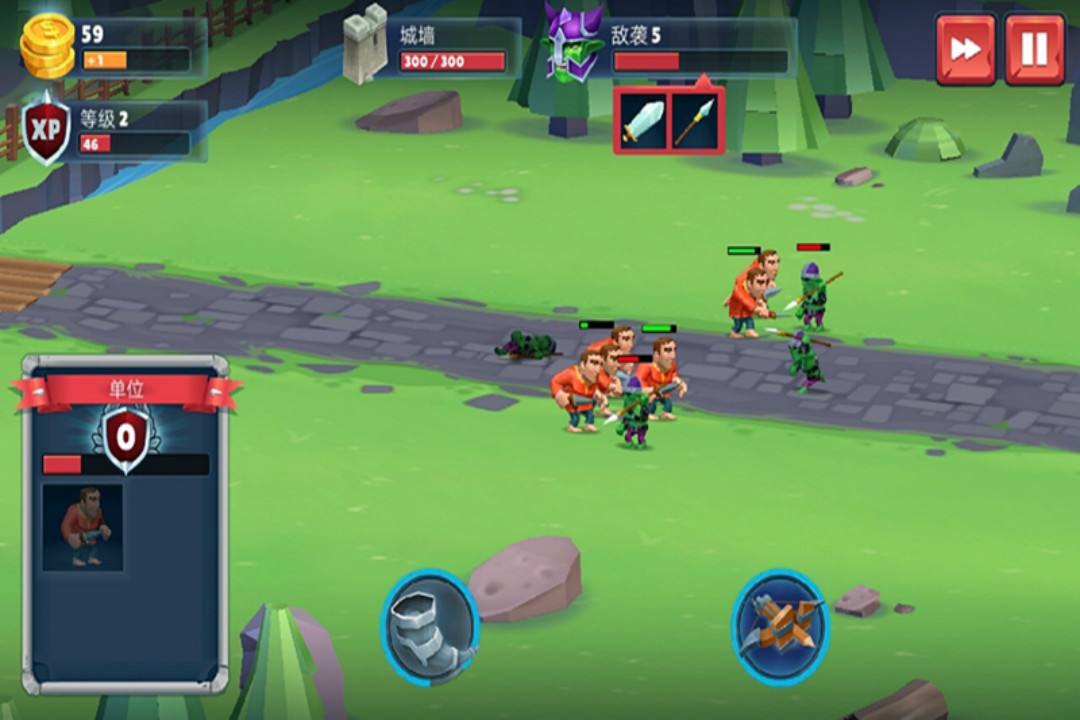
Task: Click the unit count shield badge
Action: [126, 436]
